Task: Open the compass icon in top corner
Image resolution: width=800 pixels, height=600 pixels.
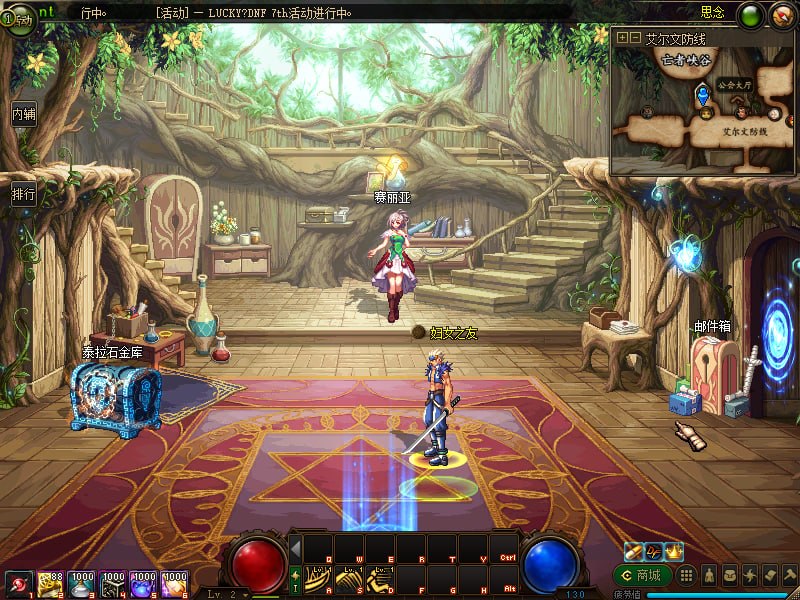Action: point(782,15)
